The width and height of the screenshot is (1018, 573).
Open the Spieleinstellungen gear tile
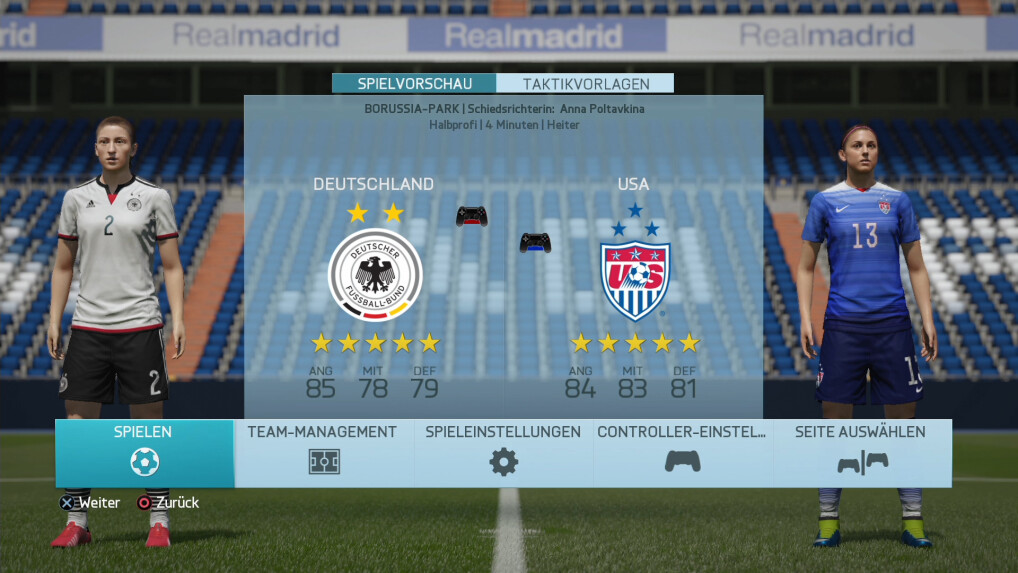503,452
